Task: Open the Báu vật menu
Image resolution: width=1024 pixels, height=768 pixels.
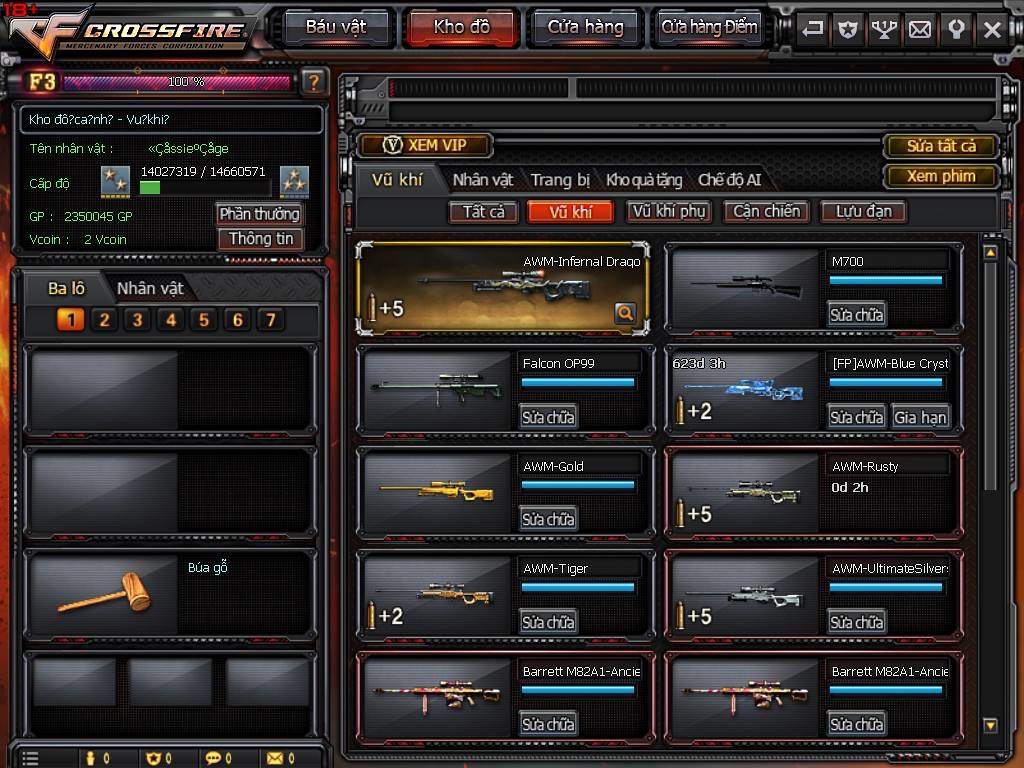Action: [335, 27]
